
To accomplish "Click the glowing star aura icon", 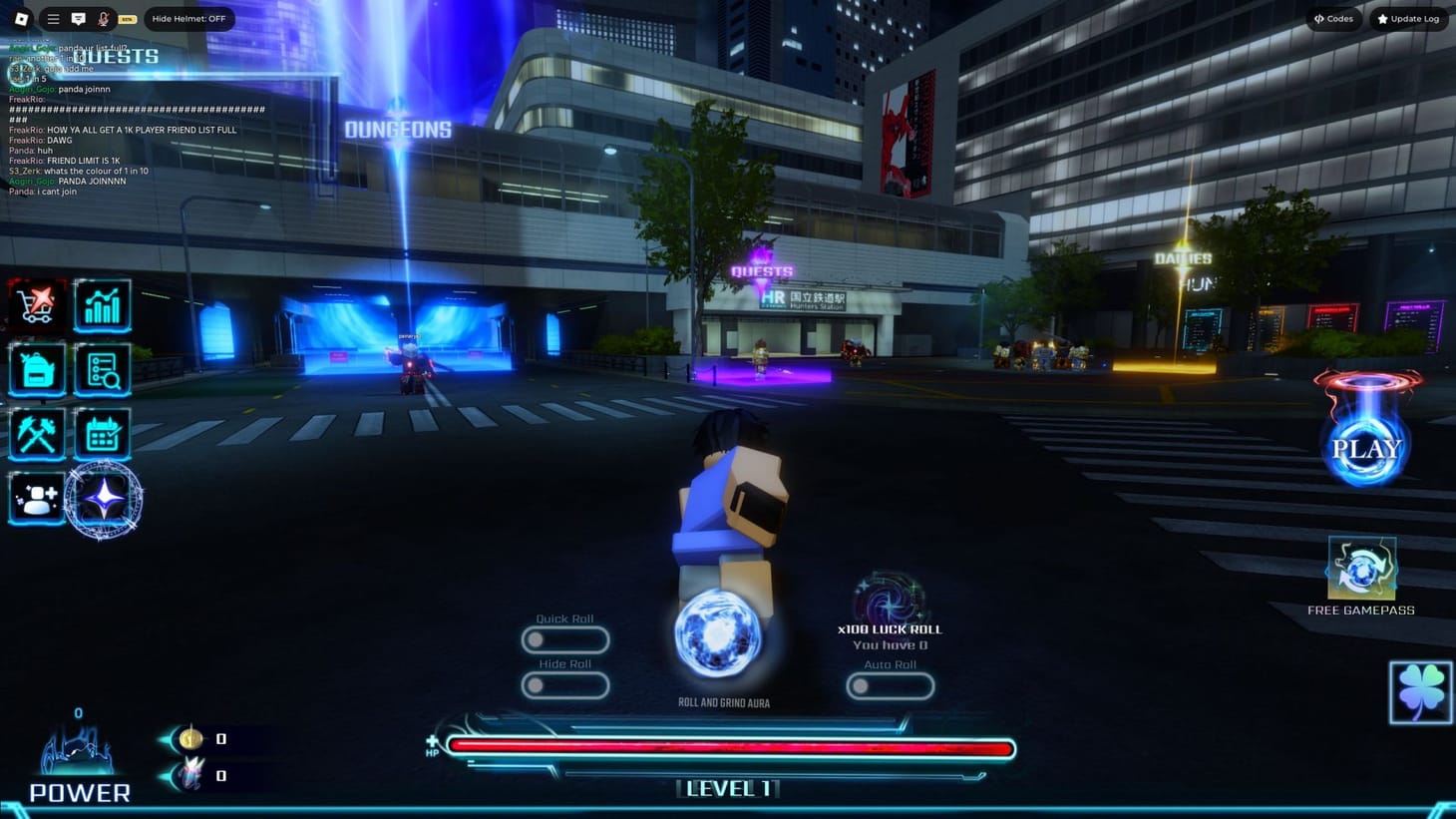I will (x=103, y=501).
